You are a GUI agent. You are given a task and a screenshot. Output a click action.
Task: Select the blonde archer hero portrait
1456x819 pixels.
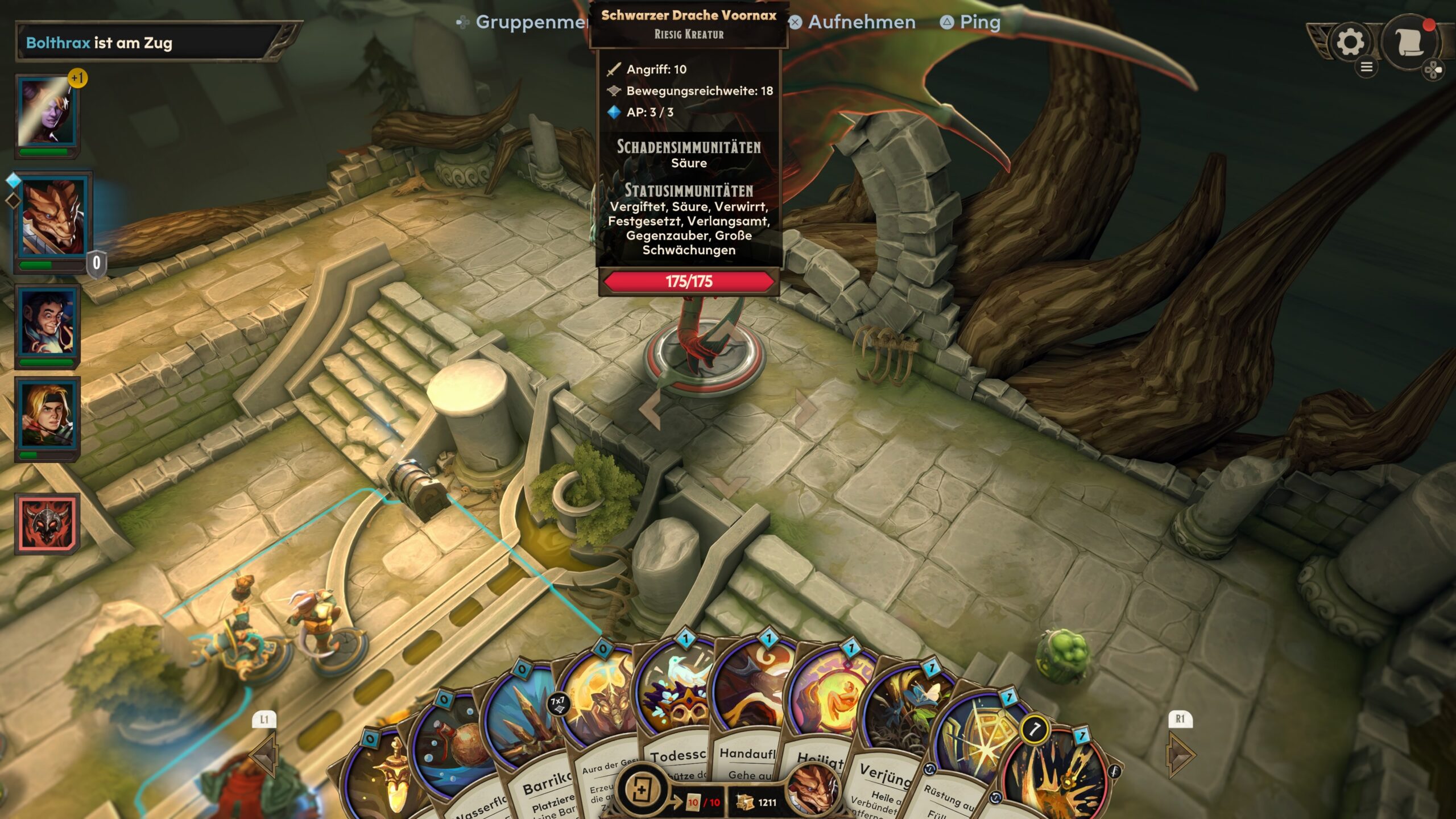coord(47,415)
